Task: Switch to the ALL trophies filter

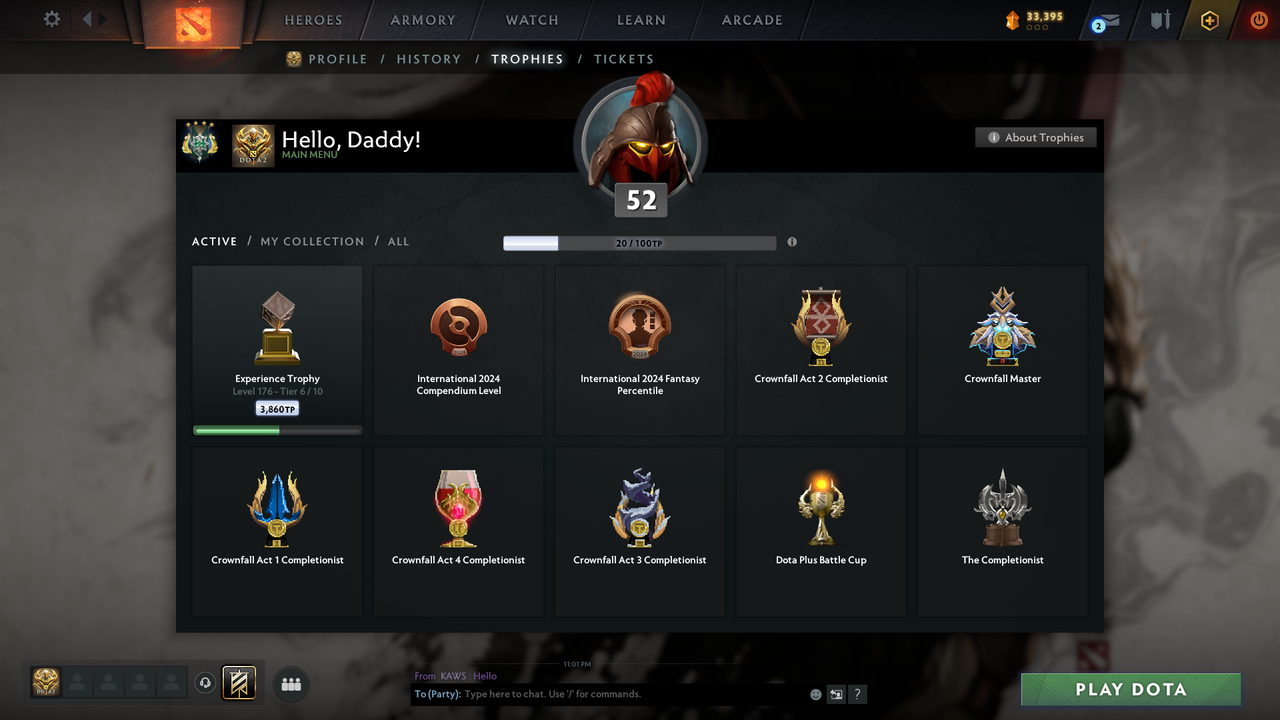Action: (398, 241)
